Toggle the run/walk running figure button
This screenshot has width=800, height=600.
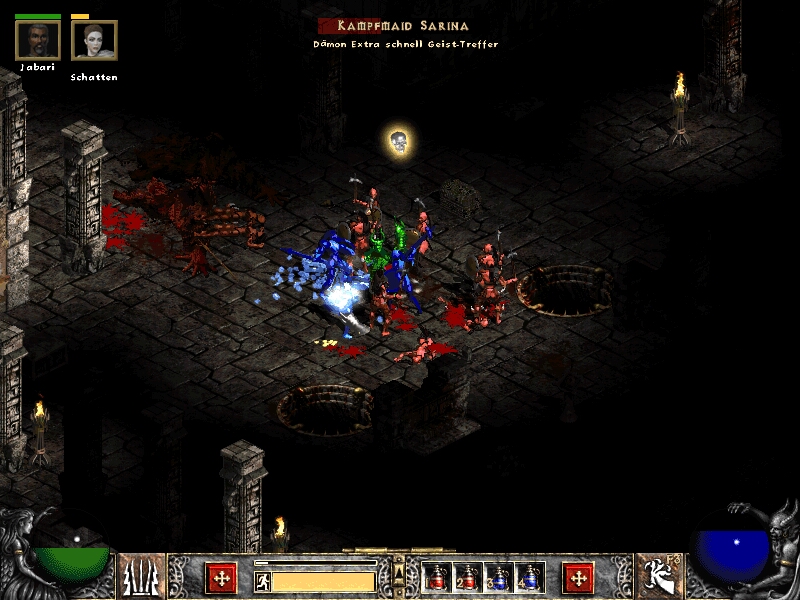tap(263, 581)
